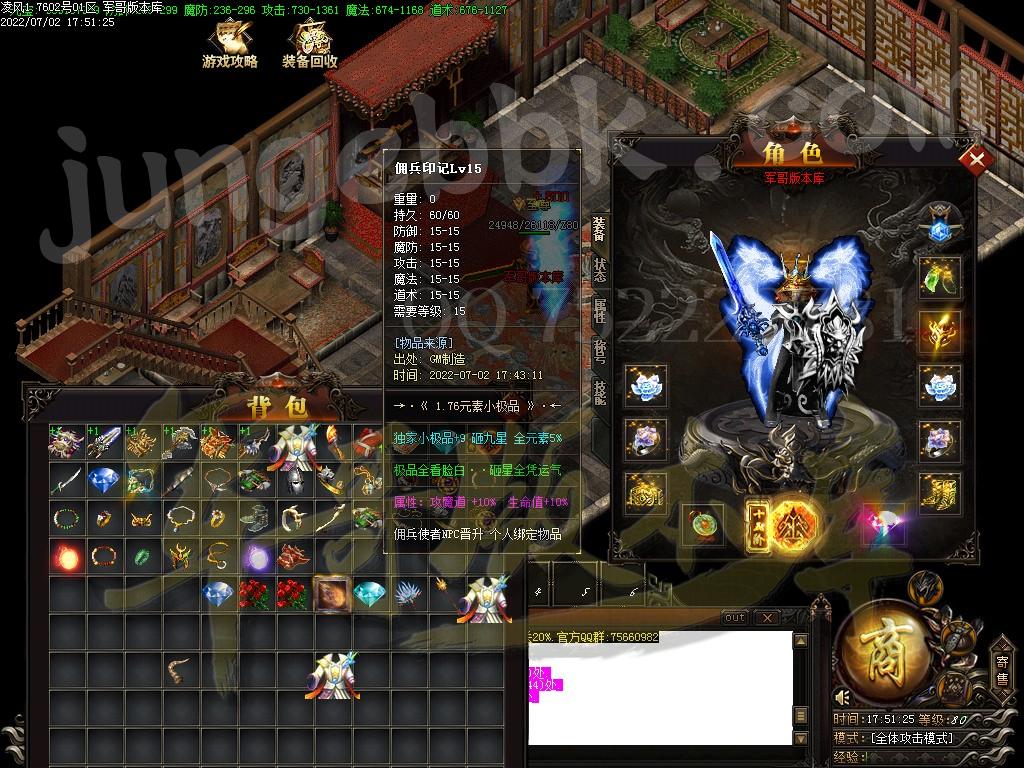The width and height of the screenshot is (1024, 768).
Task: Click the chat window 'out' button
Action: pyautogui.click(x=735, y=618)
